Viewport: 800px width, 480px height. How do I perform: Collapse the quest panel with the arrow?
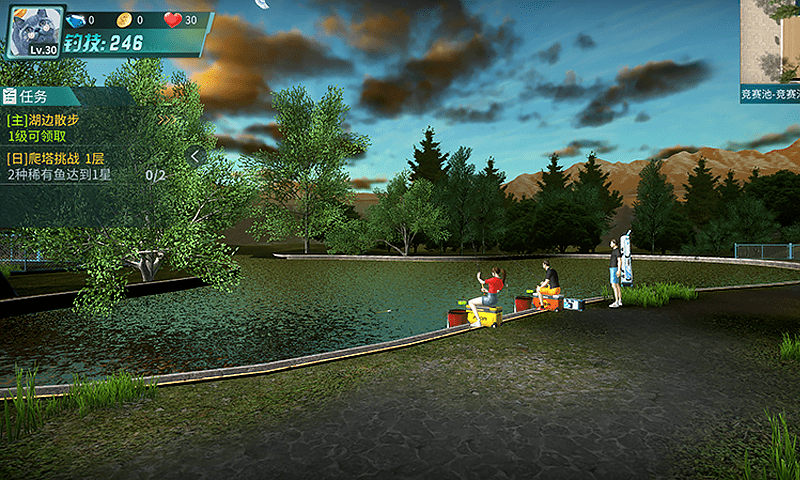[x=196, y=156]
